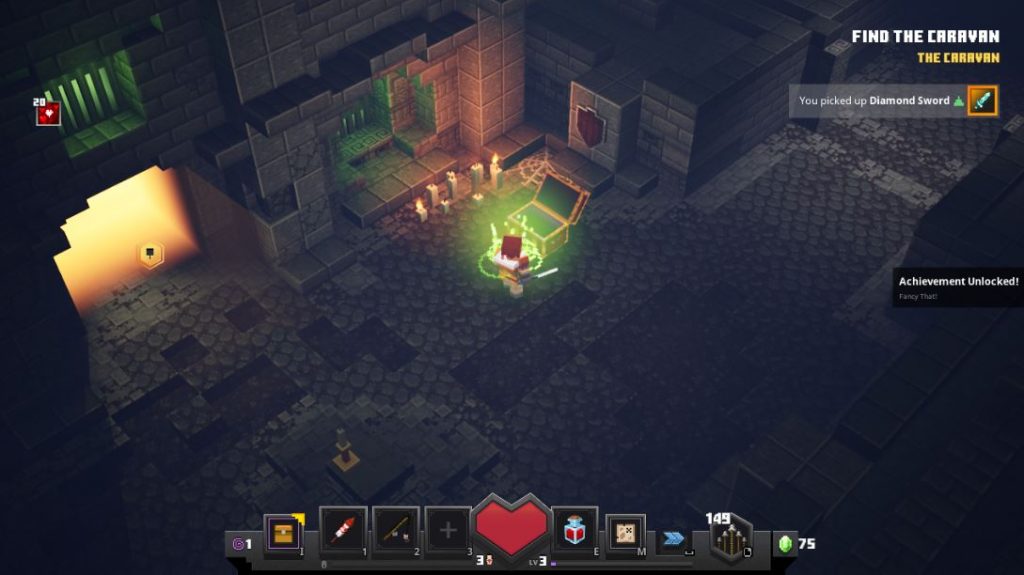Image resolution: width=1024 pixels, height=575 pixels.
Task: Select the Find the Caravan objective
Action: tap(925, 36)
